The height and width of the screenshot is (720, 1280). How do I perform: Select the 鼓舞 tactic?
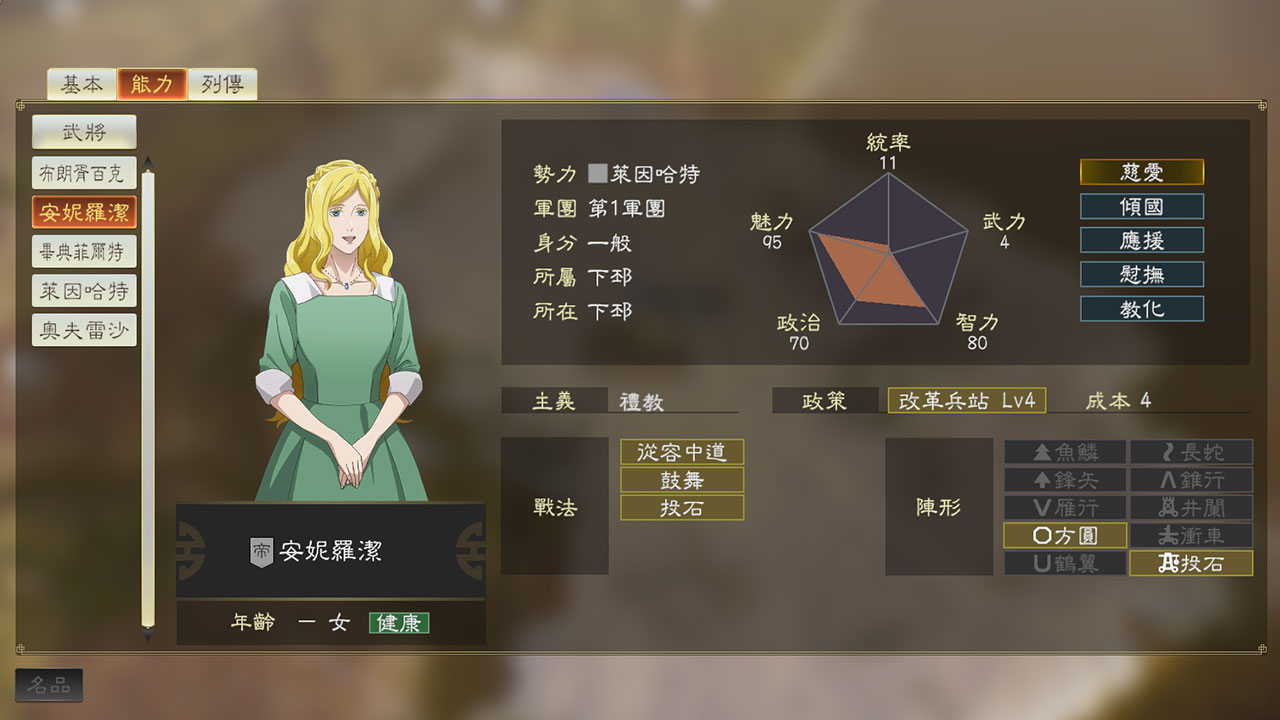click(x=682, y=480)
